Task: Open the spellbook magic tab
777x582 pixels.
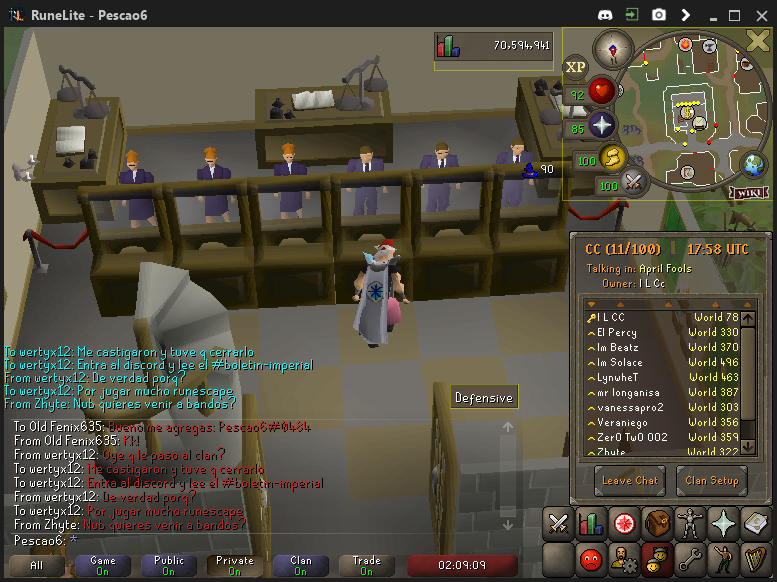Action: pyautogui.click(x=755, y=523)
